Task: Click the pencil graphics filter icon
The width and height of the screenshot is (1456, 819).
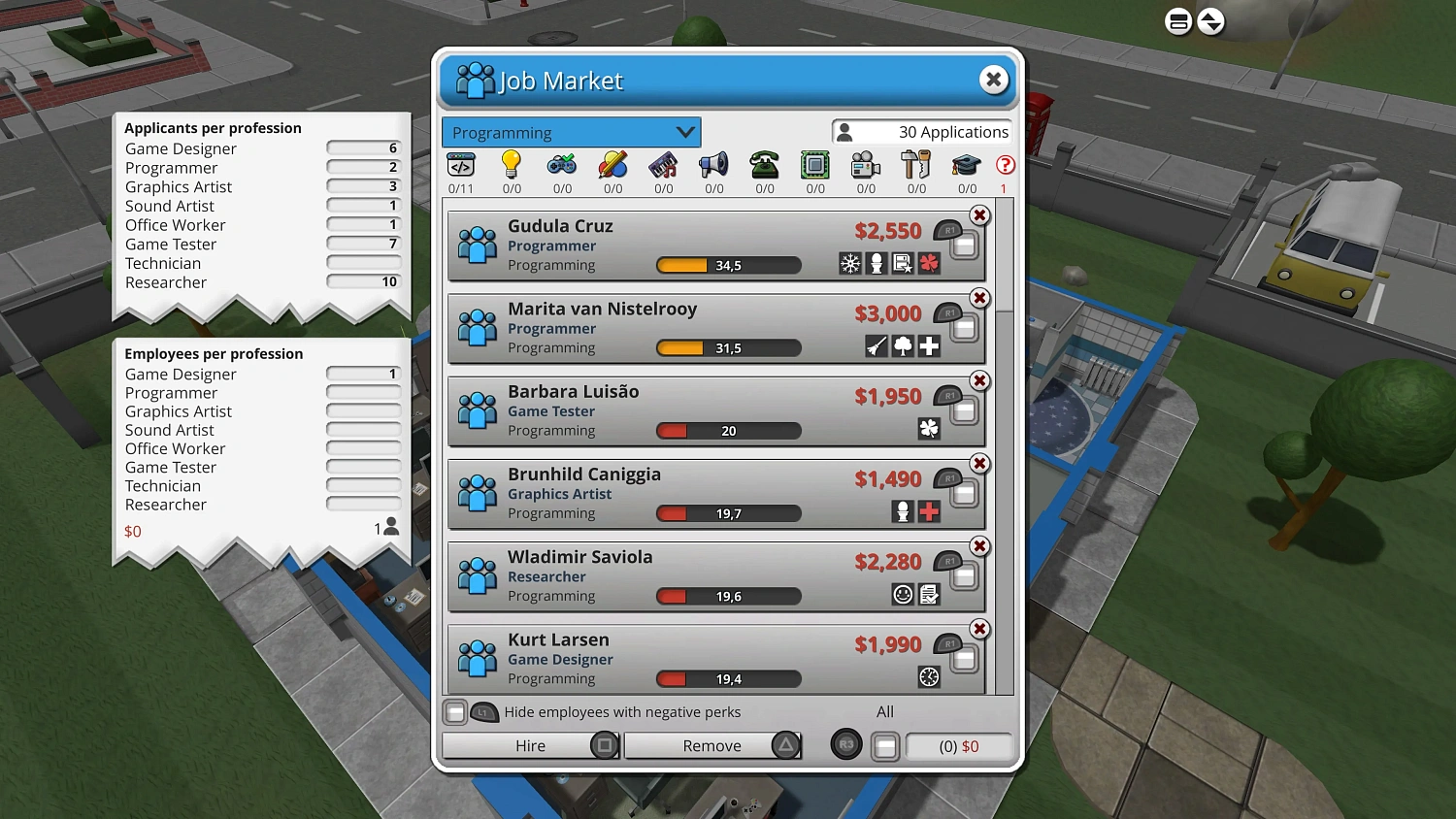Action: pos(612,165)
